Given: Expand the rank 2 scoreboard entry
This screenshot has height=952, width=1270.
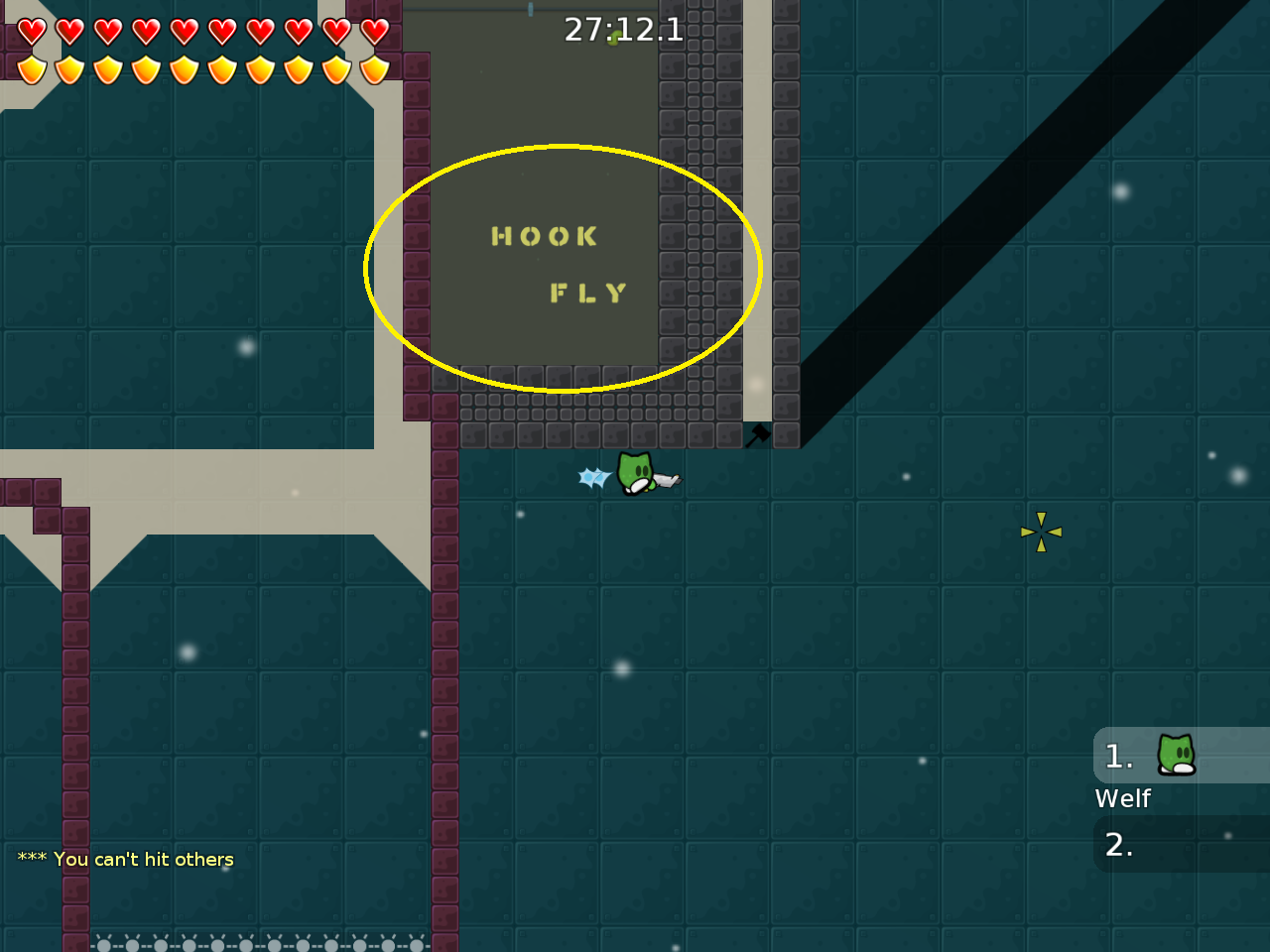Looking at the screenshot, I should click(1181, 845).
